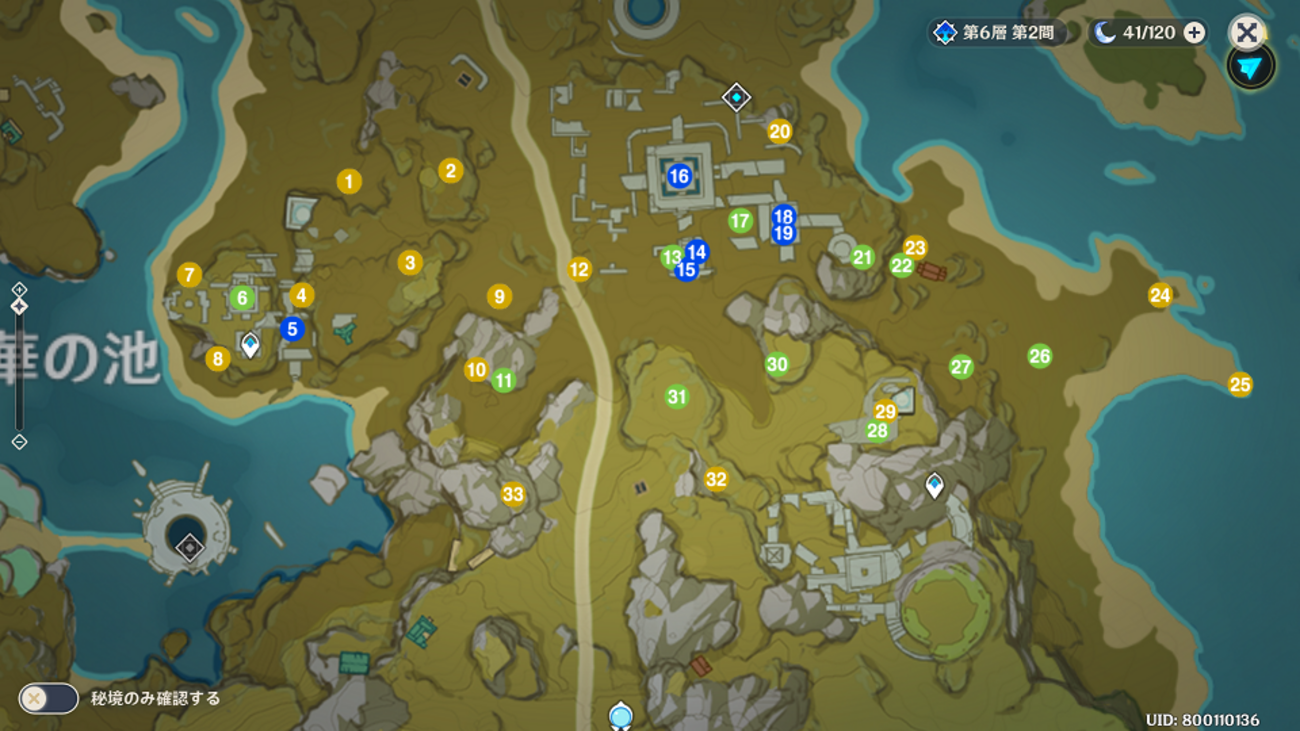Select the teleport waypoint east of marker 28
Screen dimensions: 1300x731
[934, 486]
